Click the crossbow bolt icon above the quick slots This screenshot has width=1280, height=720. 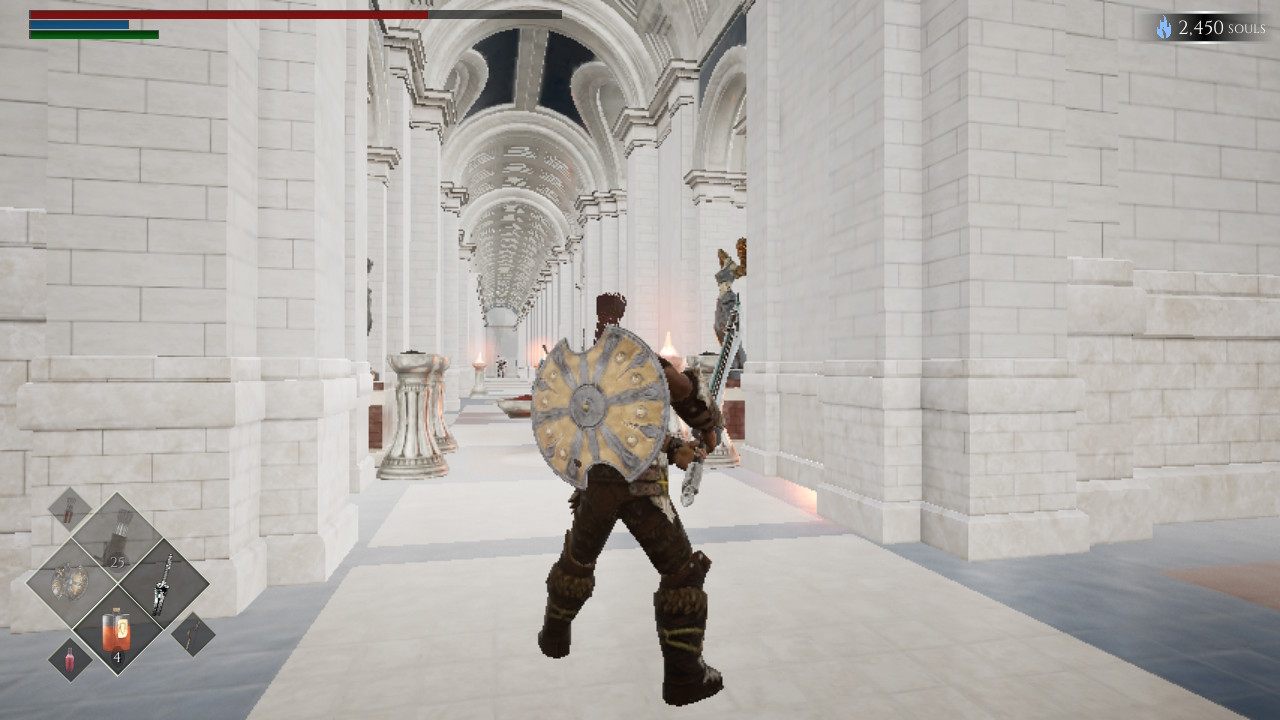tap(68, 512)
